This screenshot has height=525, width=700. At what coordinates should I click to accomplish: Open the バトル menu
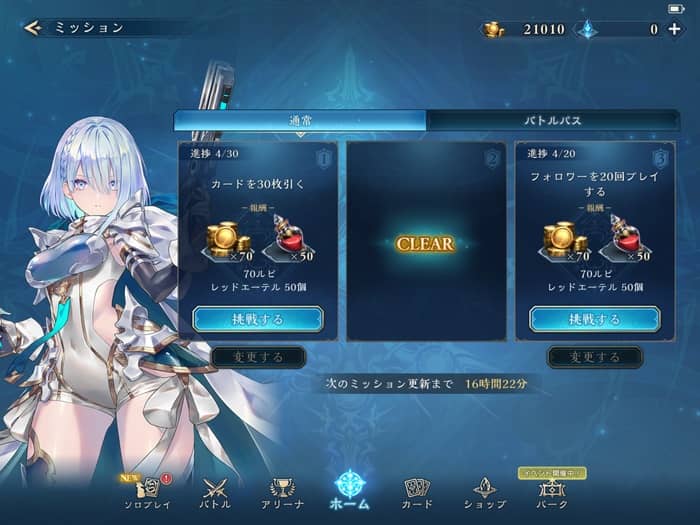pyautogui.click(x=215, y=491)
